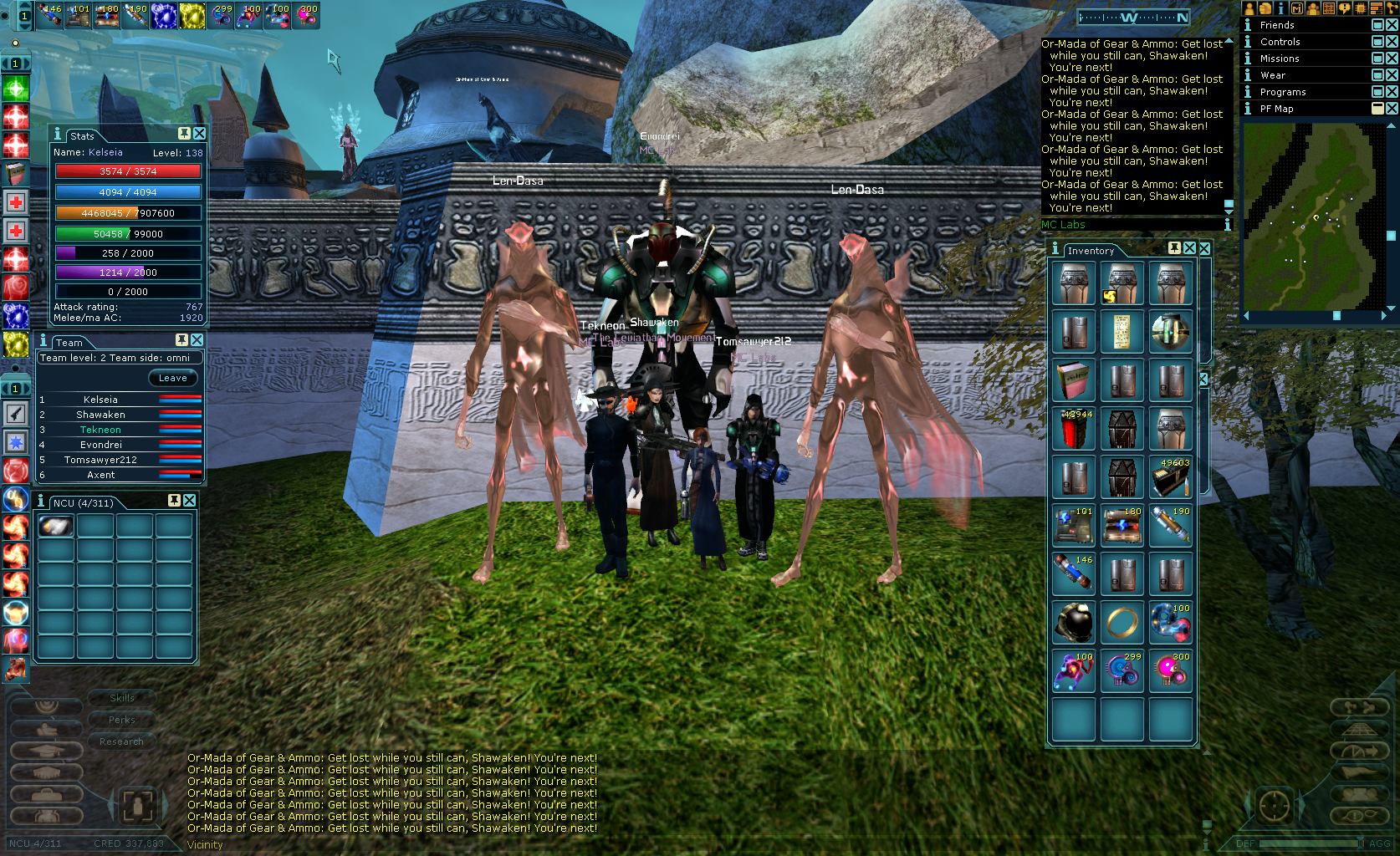Select Tomsawyer212 in the team list
1400x856 pixels.
click(x=100, y=460)
